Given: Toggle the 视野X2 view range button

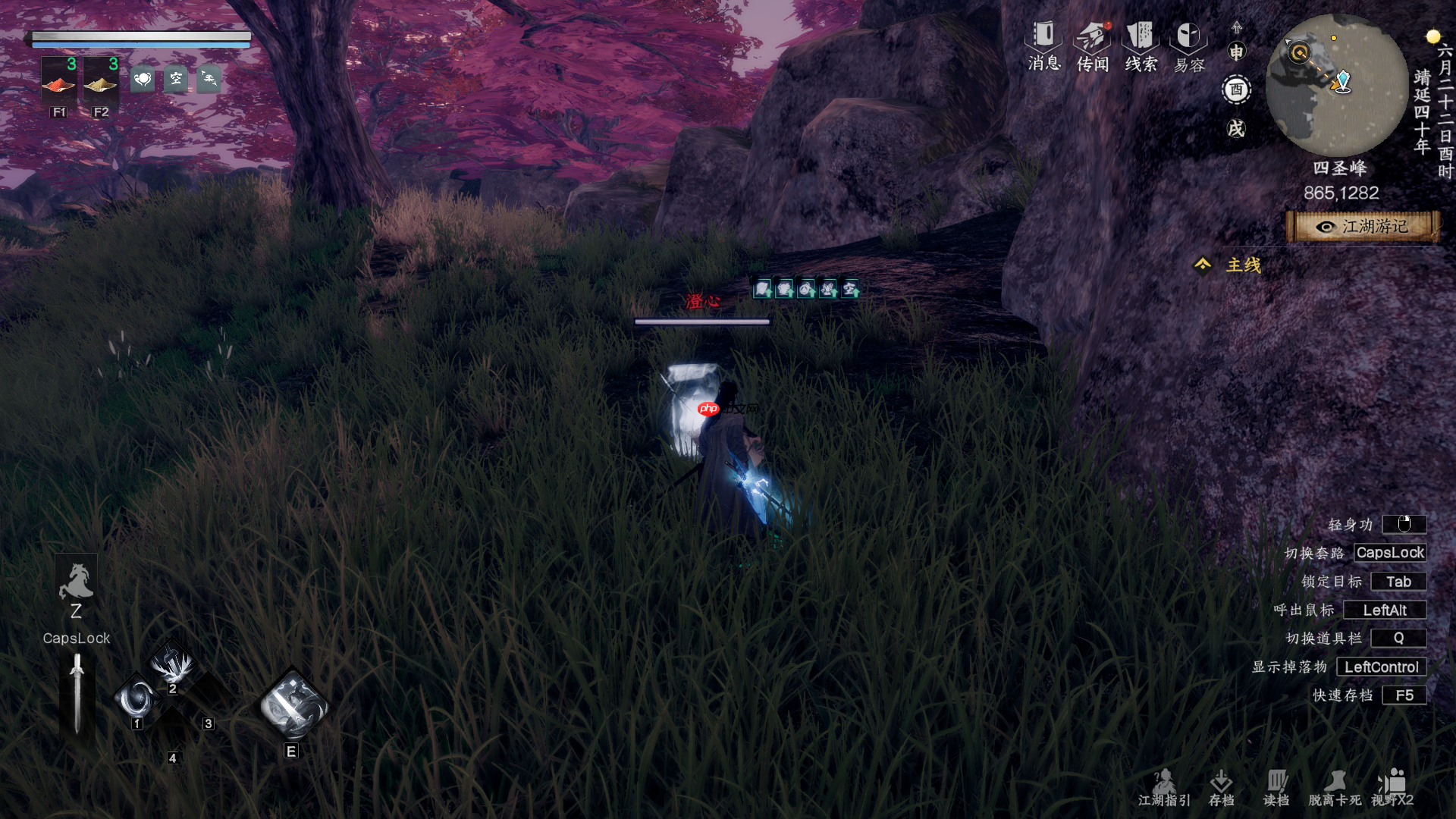Looking at the screenshot, I should (x=1392, y=788).
